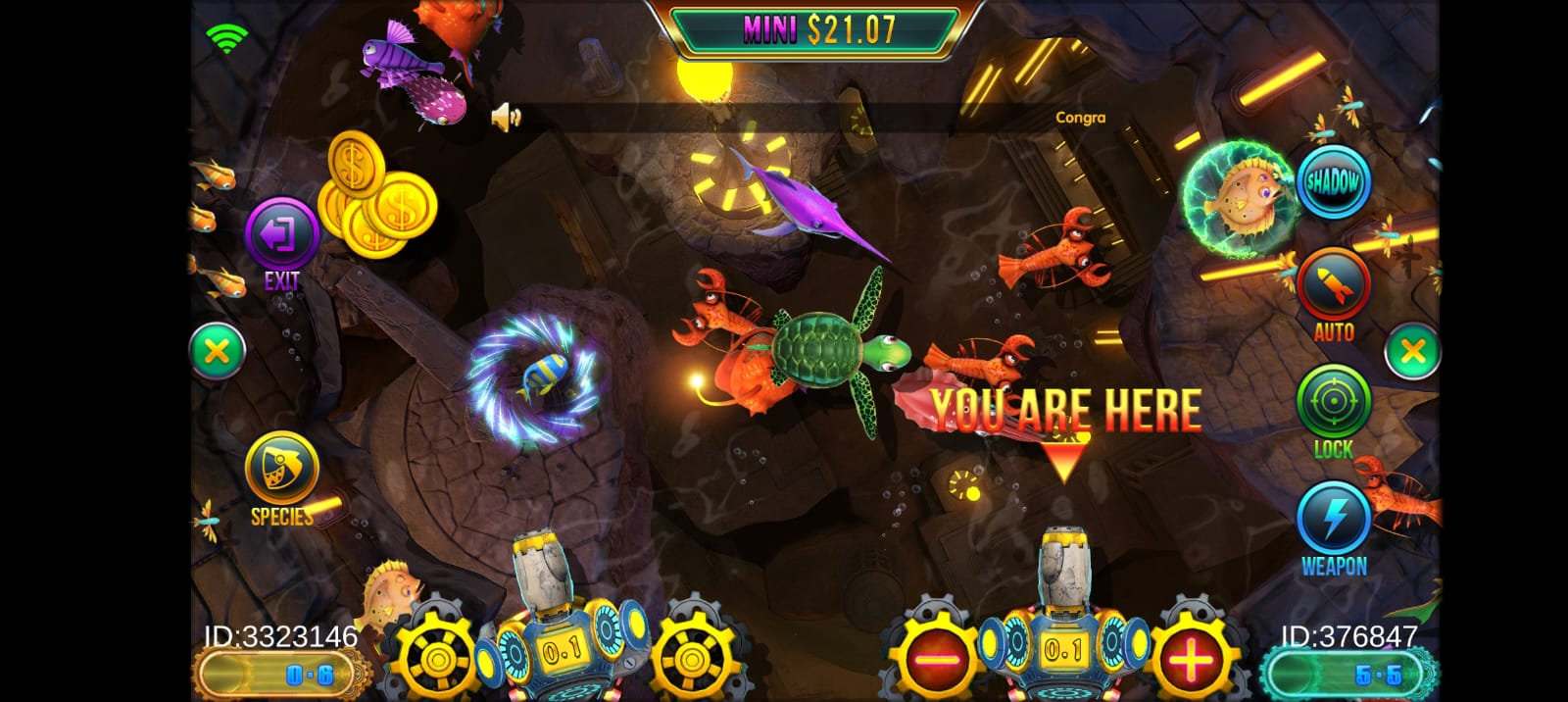This screenshot has height=702, width=1568.
Task: Open the Weapon selection button
Action: pos(1333,520)
